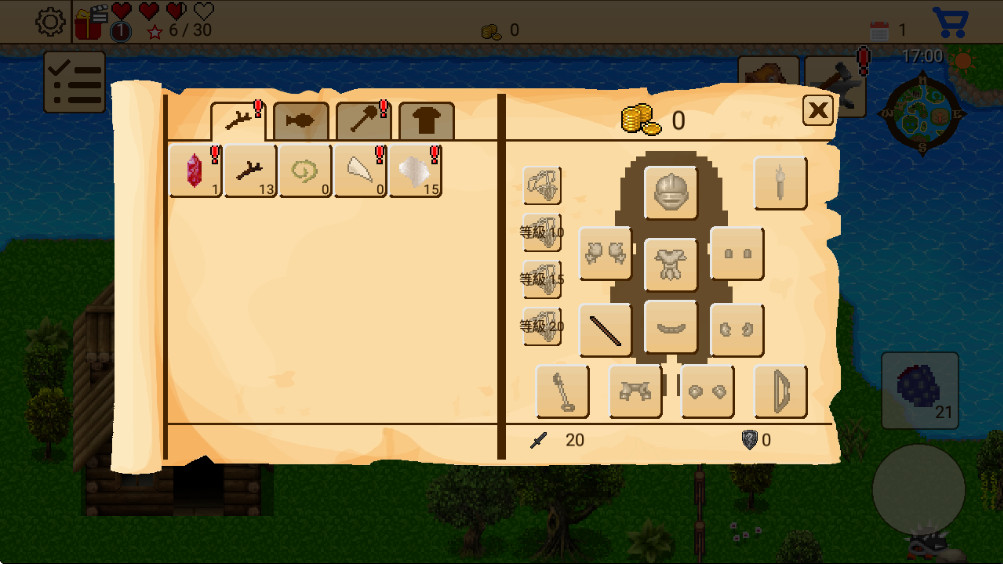Select the branch materials tab
This screenshot has width=1003, height=564.
238,121
